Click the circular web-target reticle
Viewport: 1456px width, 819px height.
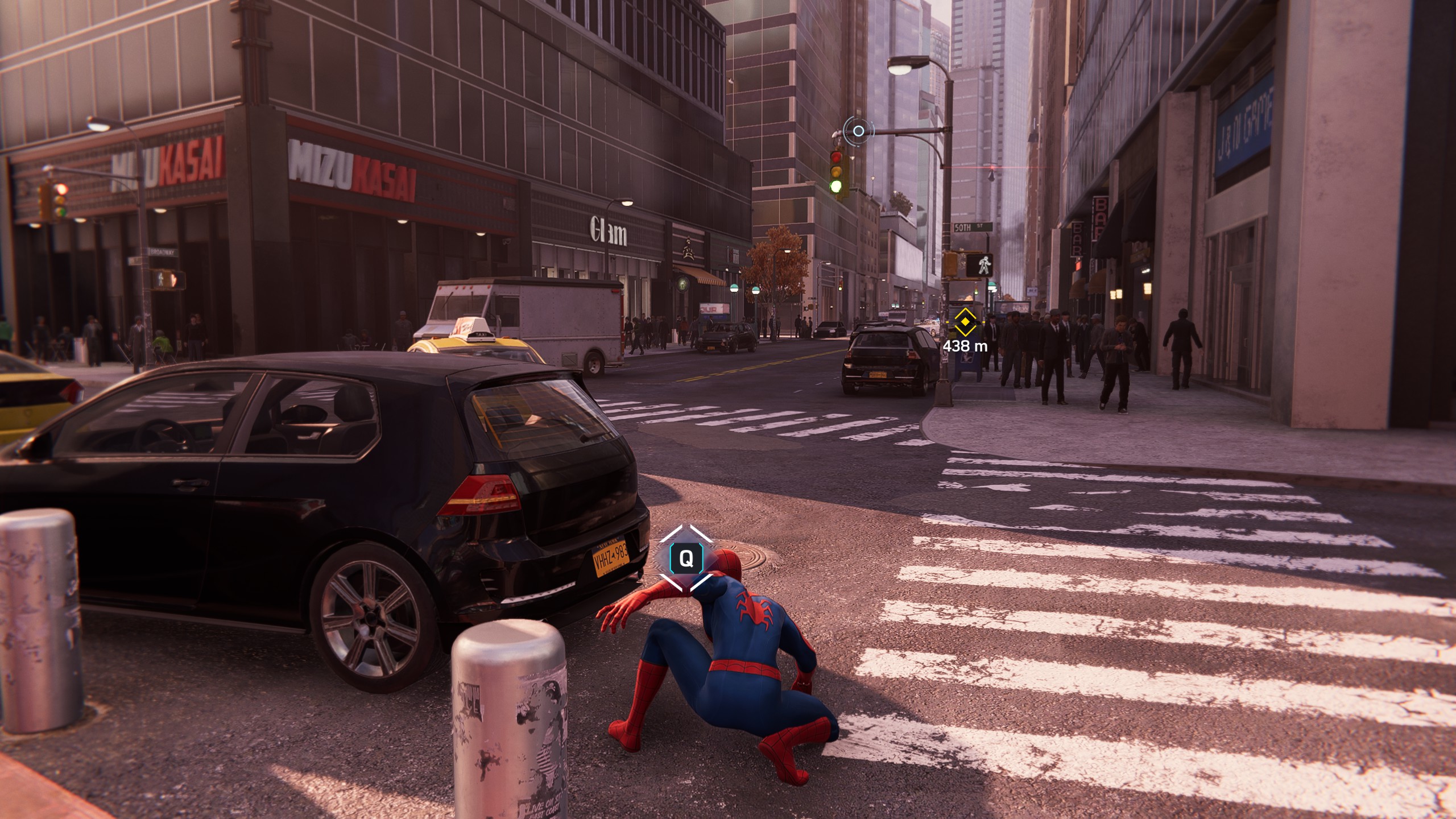tap(858, 131)
